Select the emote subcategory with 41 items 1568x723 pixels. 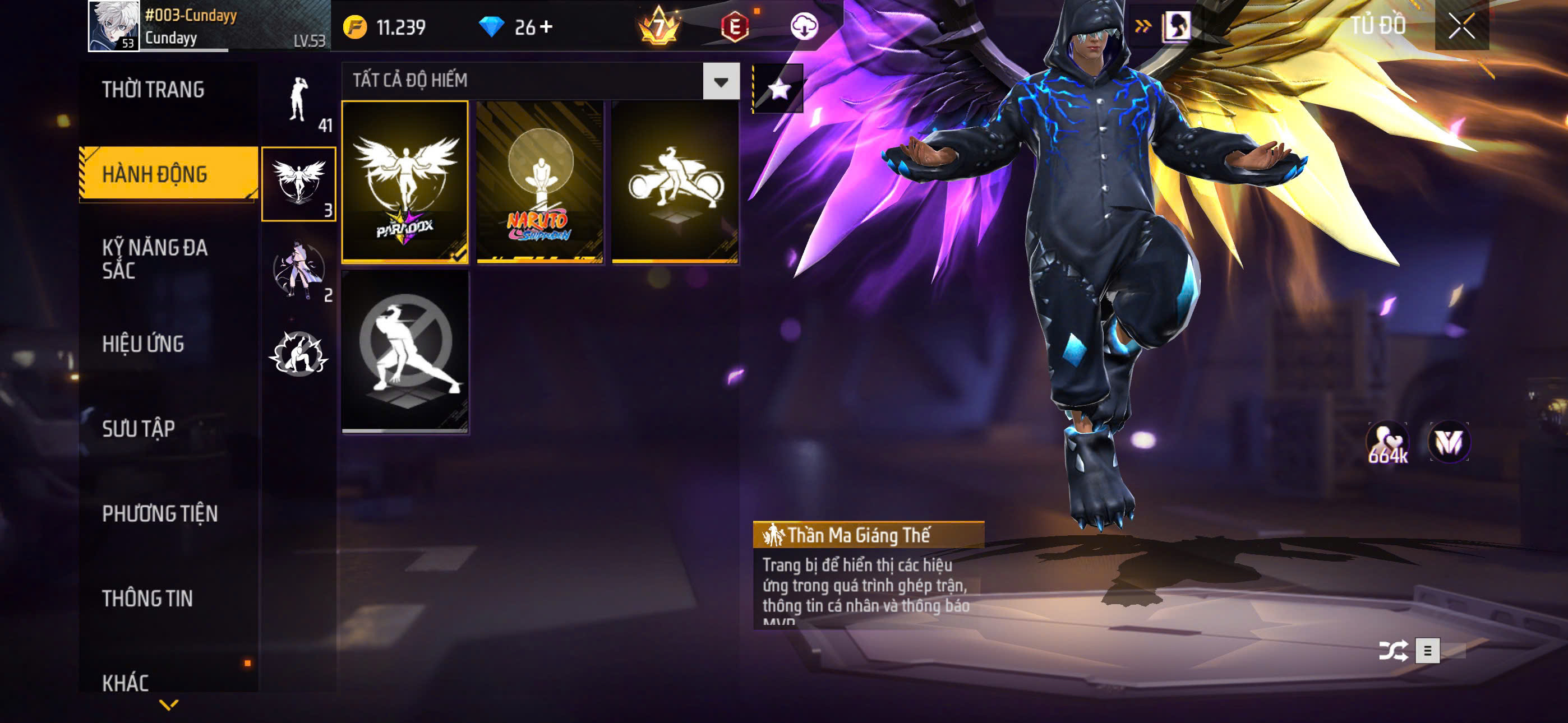click(x=298, y=102)
